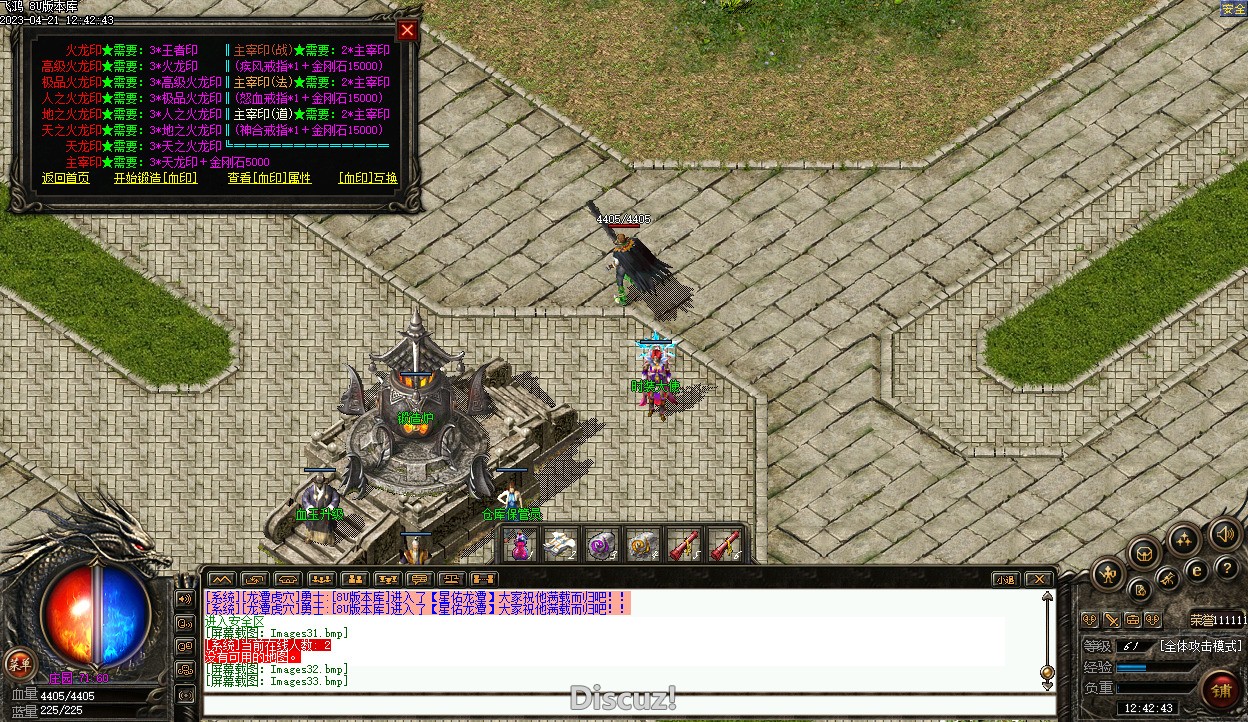Open the round 菜单 menu button
The height and width of the screenshot is (722, 1248).
(18, 662)
